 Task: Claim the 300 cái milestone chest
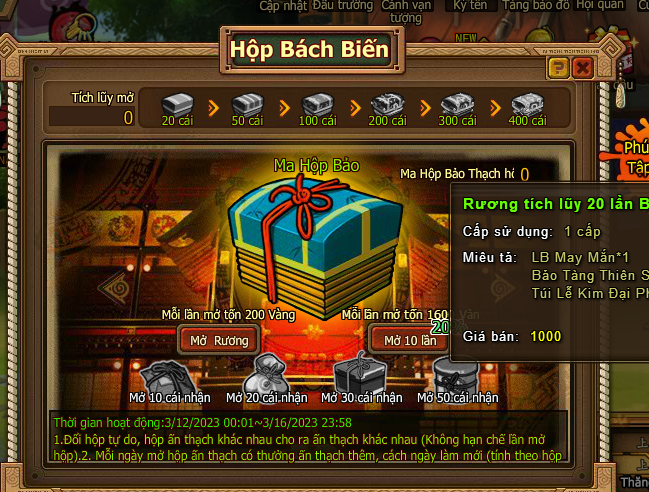457,103
